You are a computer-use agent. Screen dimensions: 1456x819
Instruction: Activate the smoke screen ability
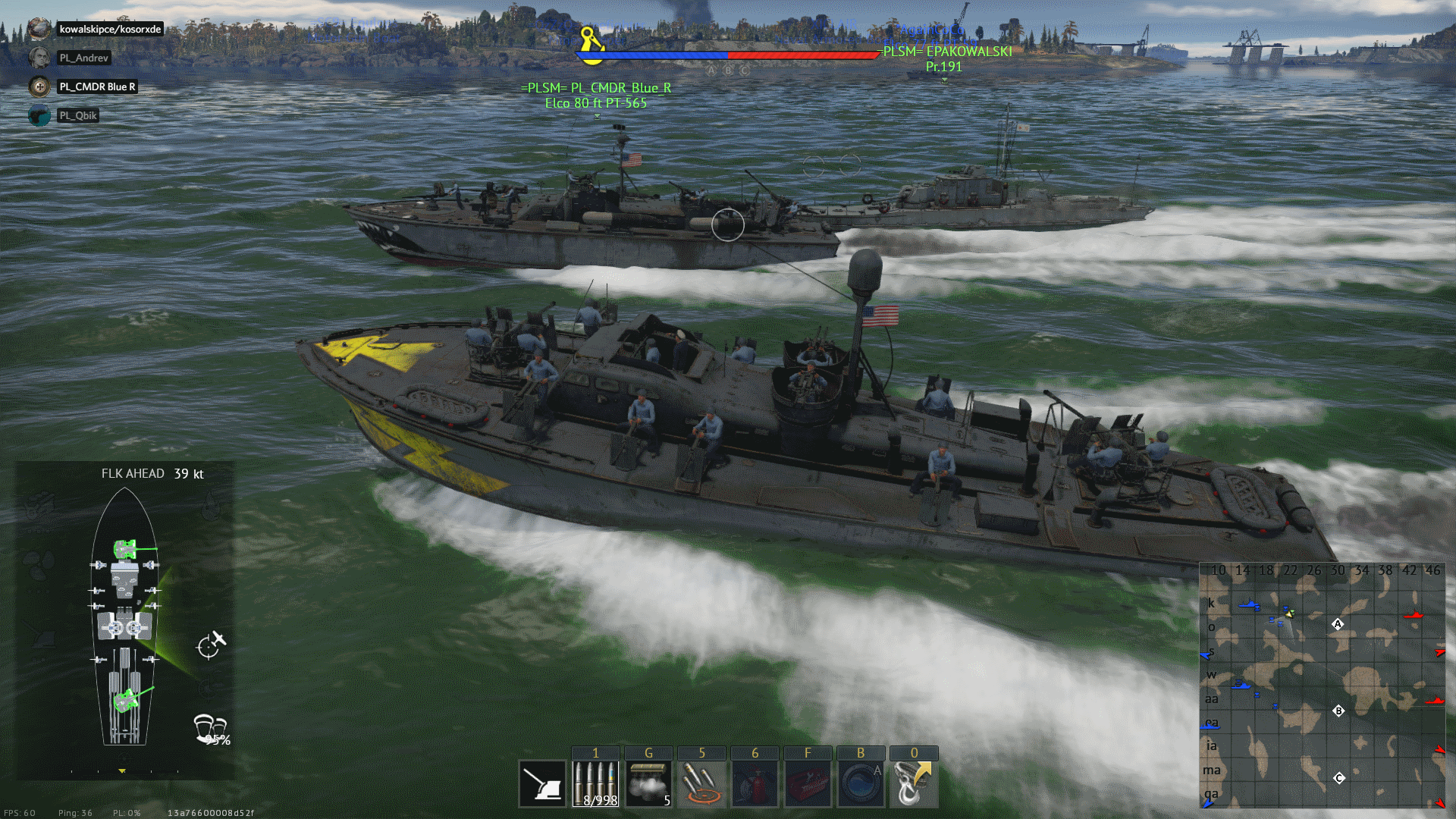[648, 783]
